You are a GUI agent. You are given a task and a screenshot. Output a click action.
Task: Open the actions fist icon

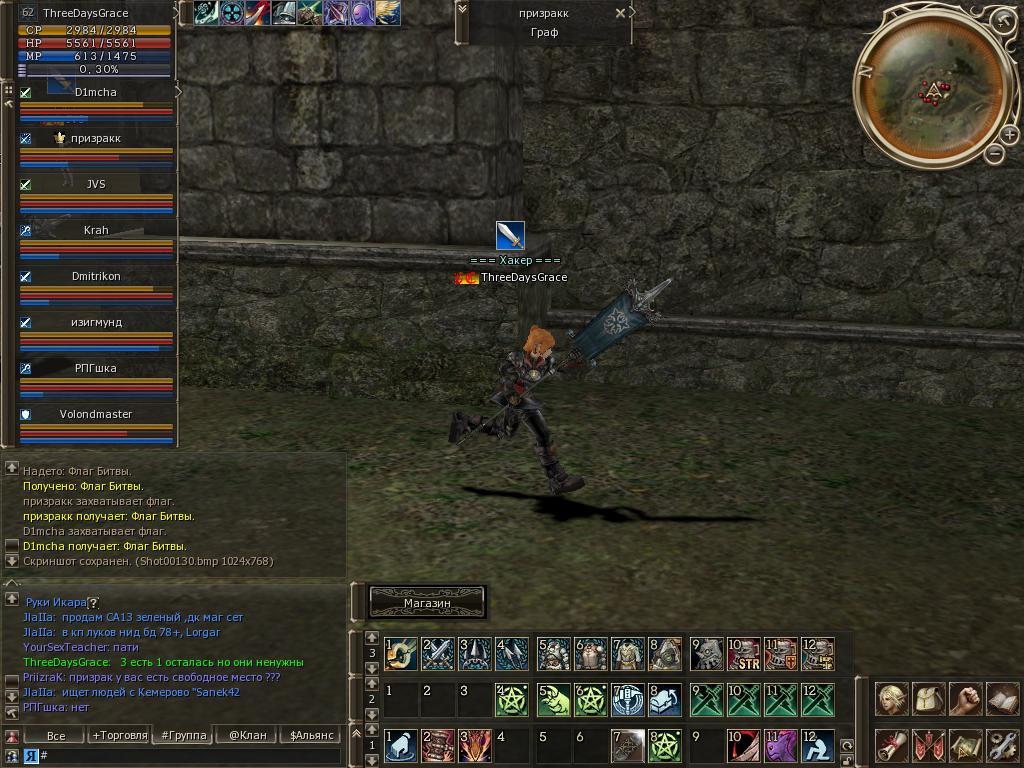(965, 699)
